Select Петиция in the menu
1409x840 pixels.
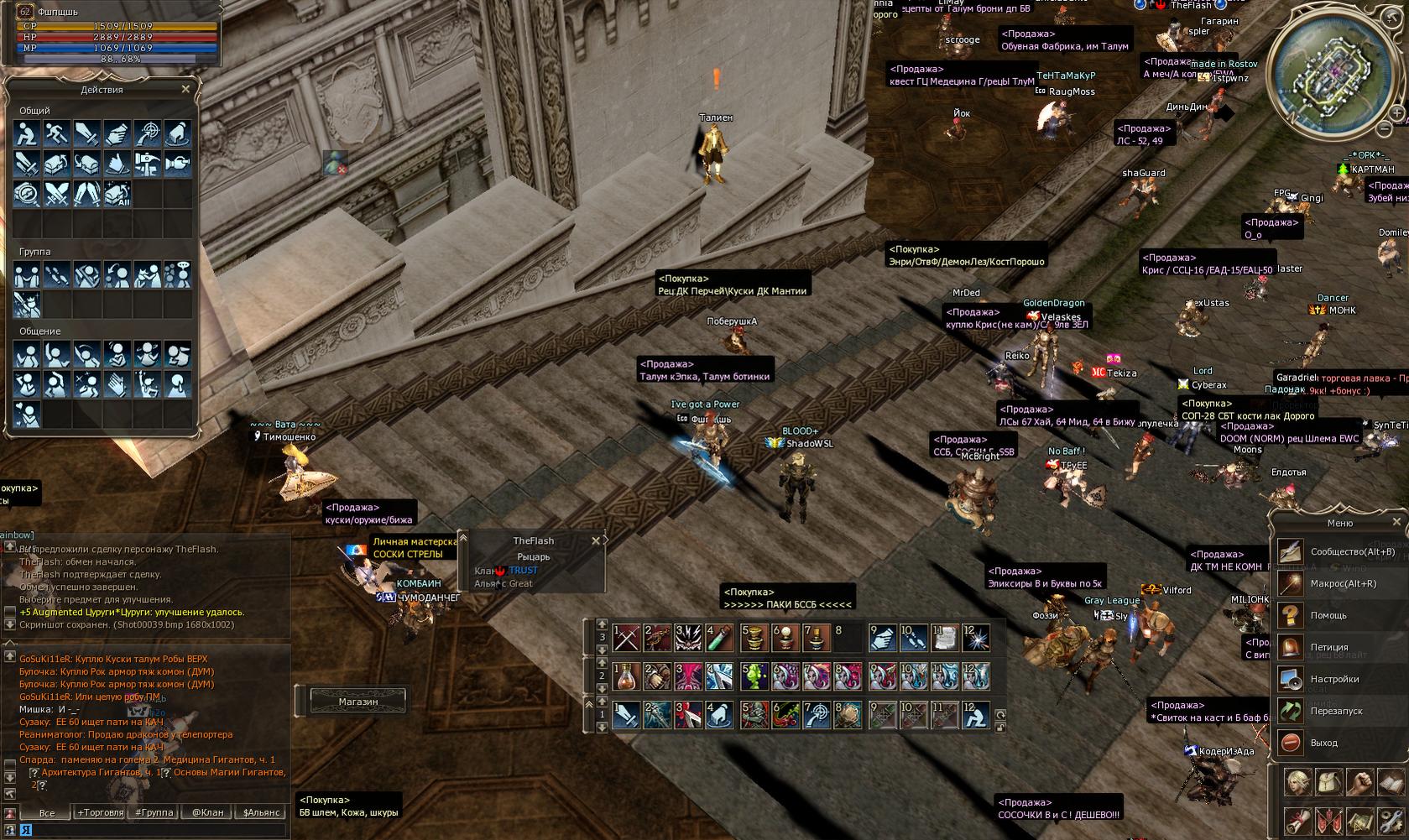(1329, 647)
